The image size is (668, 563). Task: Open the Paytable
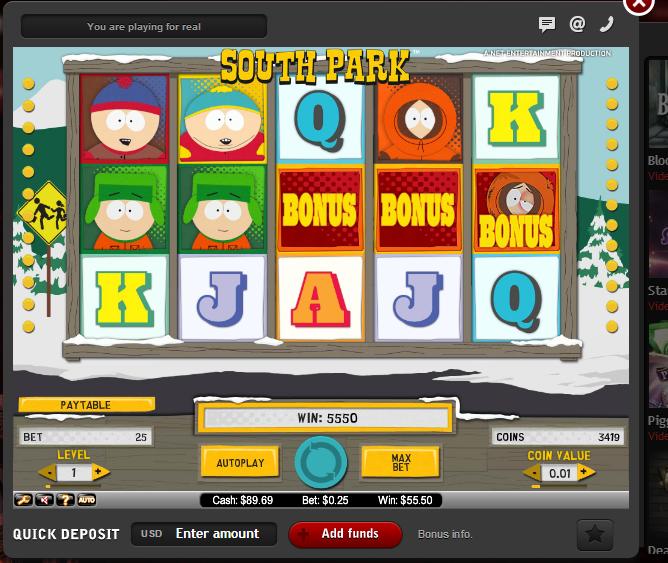[86, 405]
